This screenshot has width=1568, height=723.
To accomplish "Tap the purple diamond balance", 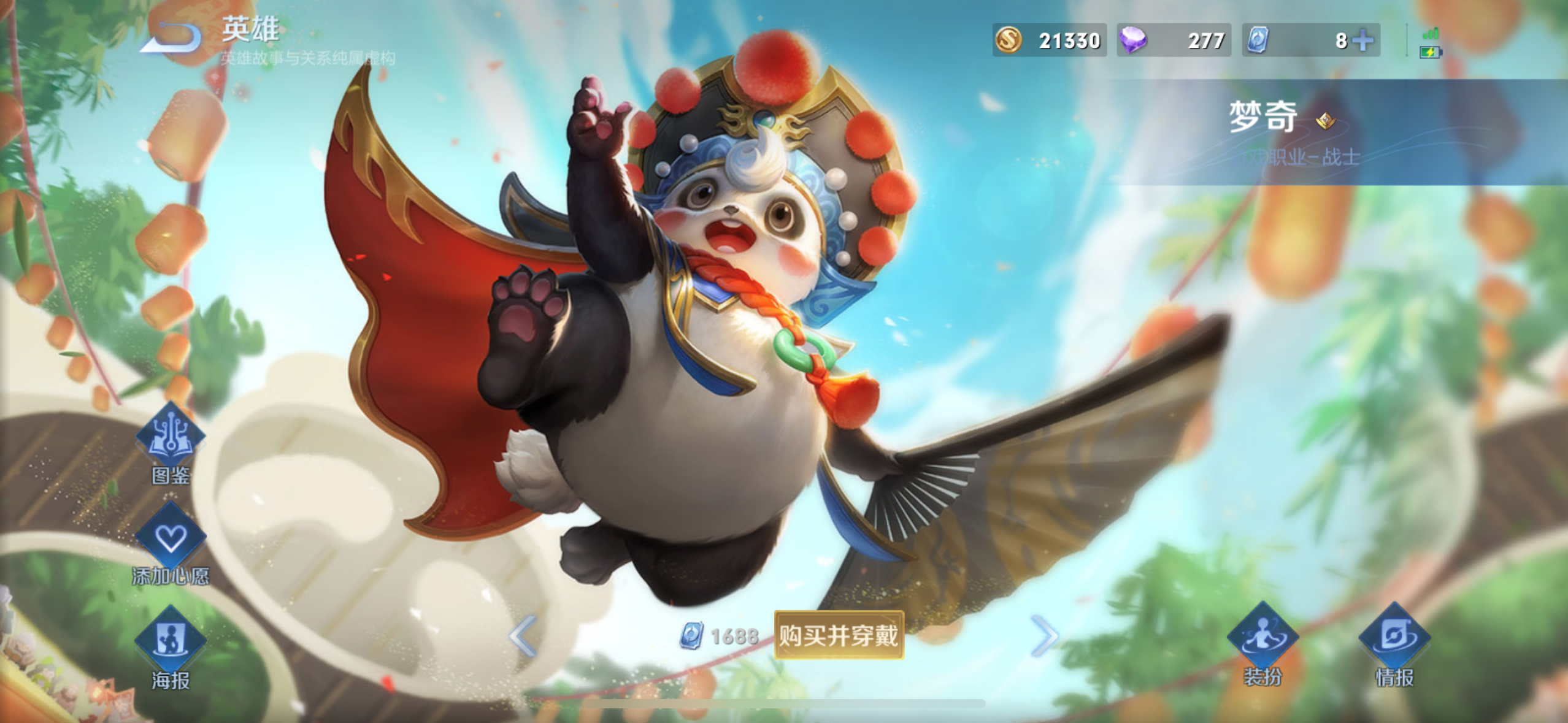I will click(x=1173, y=40).
